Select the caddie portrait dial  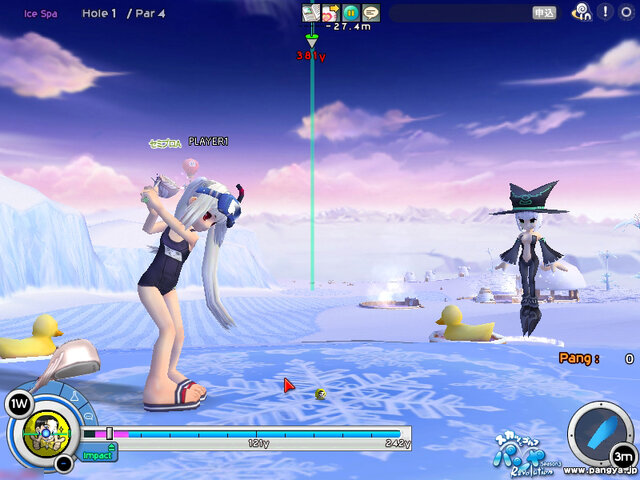click(x=47, y=433)
